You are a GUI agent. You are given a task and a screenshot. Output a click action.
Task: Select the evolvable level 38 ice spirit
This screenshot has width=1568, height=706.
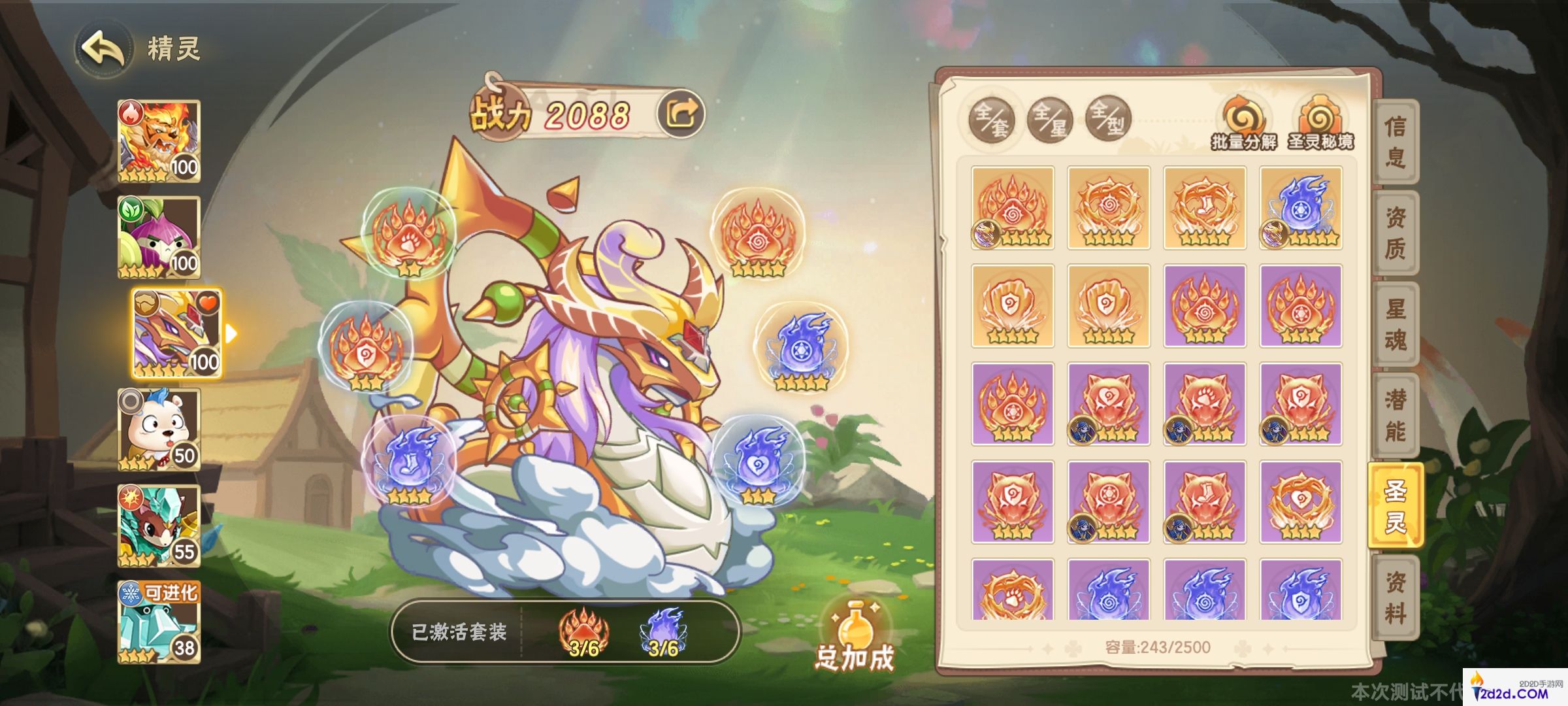click(159, 622)
